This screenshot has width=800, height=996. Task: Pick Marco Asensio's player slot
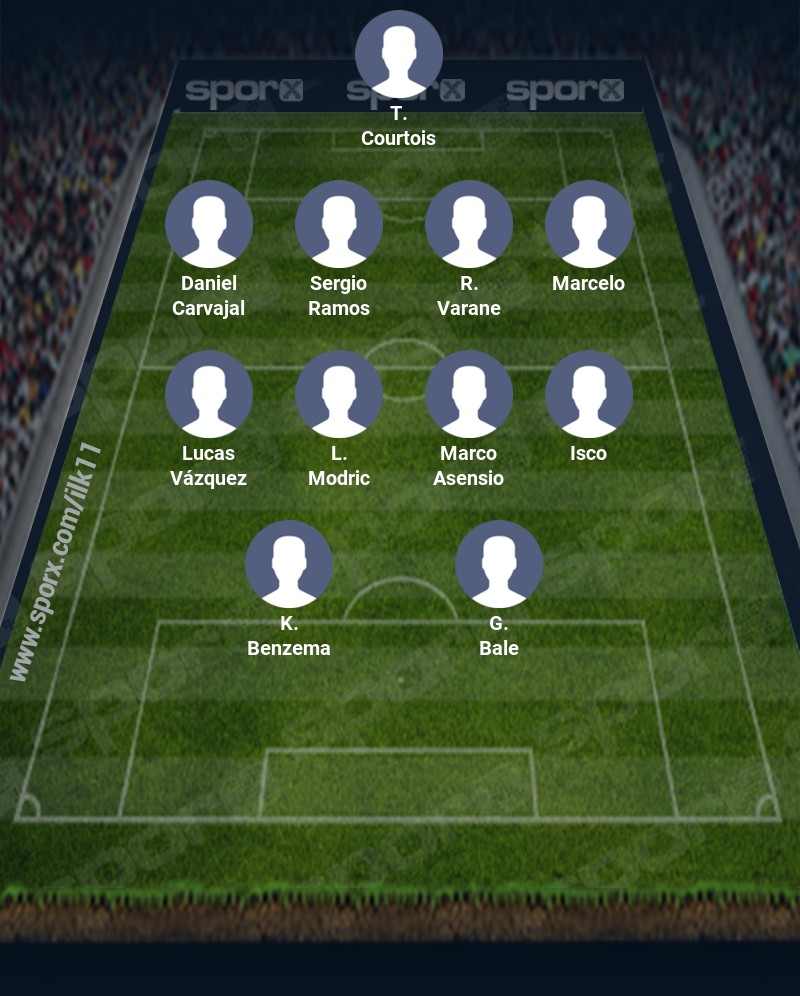pos(469,394)
